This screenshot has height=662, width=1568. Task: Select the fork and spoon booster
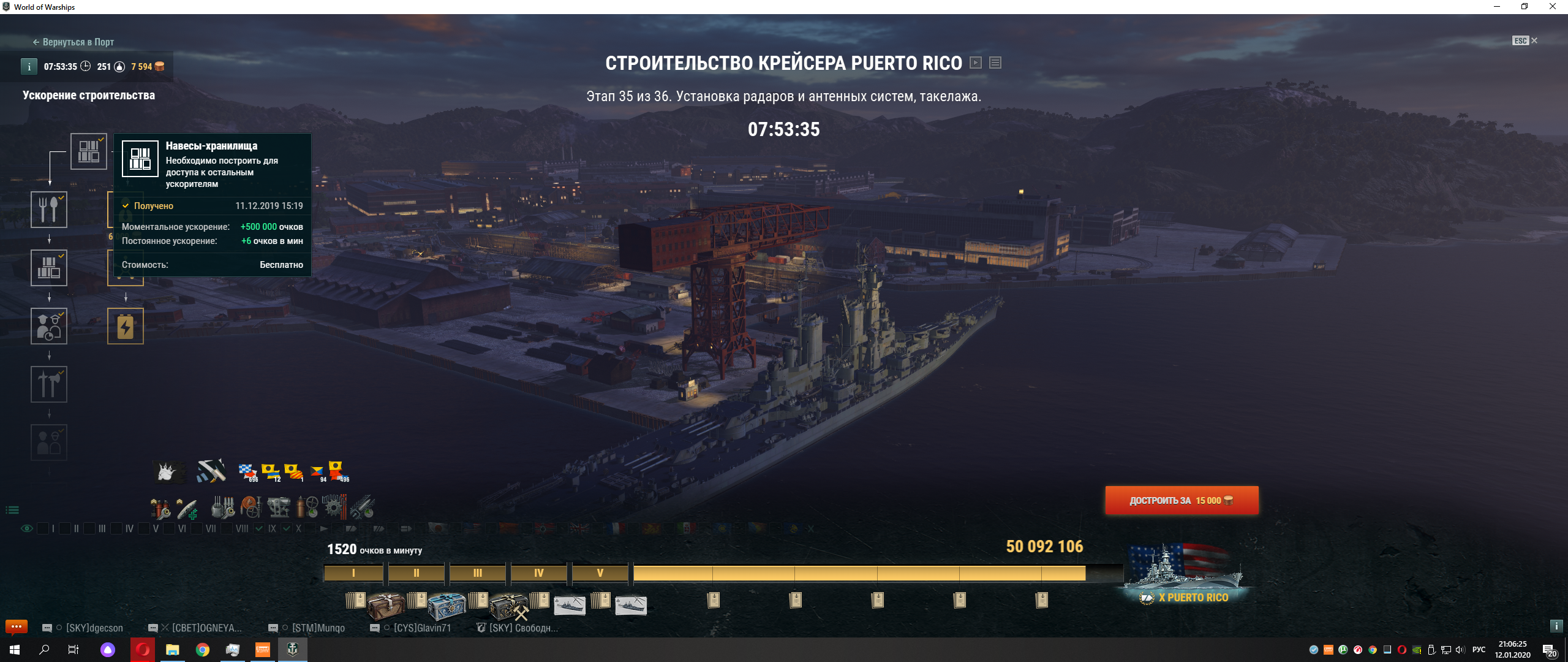click(x=49, y=210)
